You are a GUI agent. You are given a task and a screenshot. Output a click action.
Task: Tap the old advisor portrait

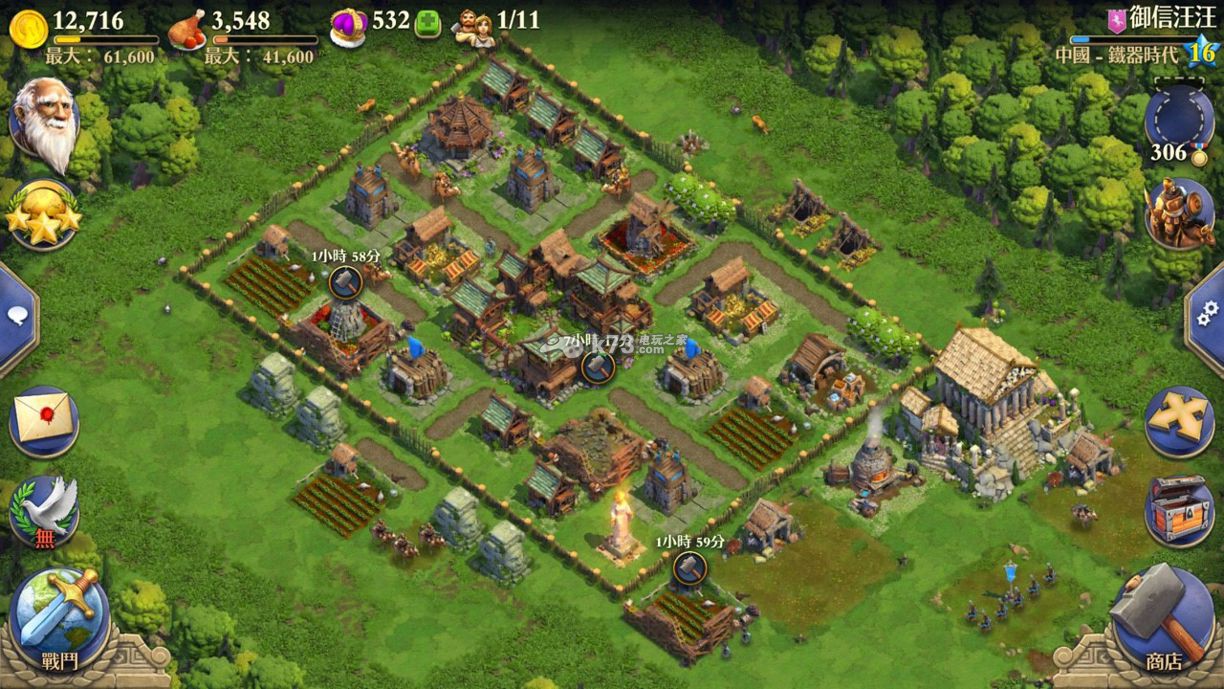pyautogui.click(x=44, y=125)
